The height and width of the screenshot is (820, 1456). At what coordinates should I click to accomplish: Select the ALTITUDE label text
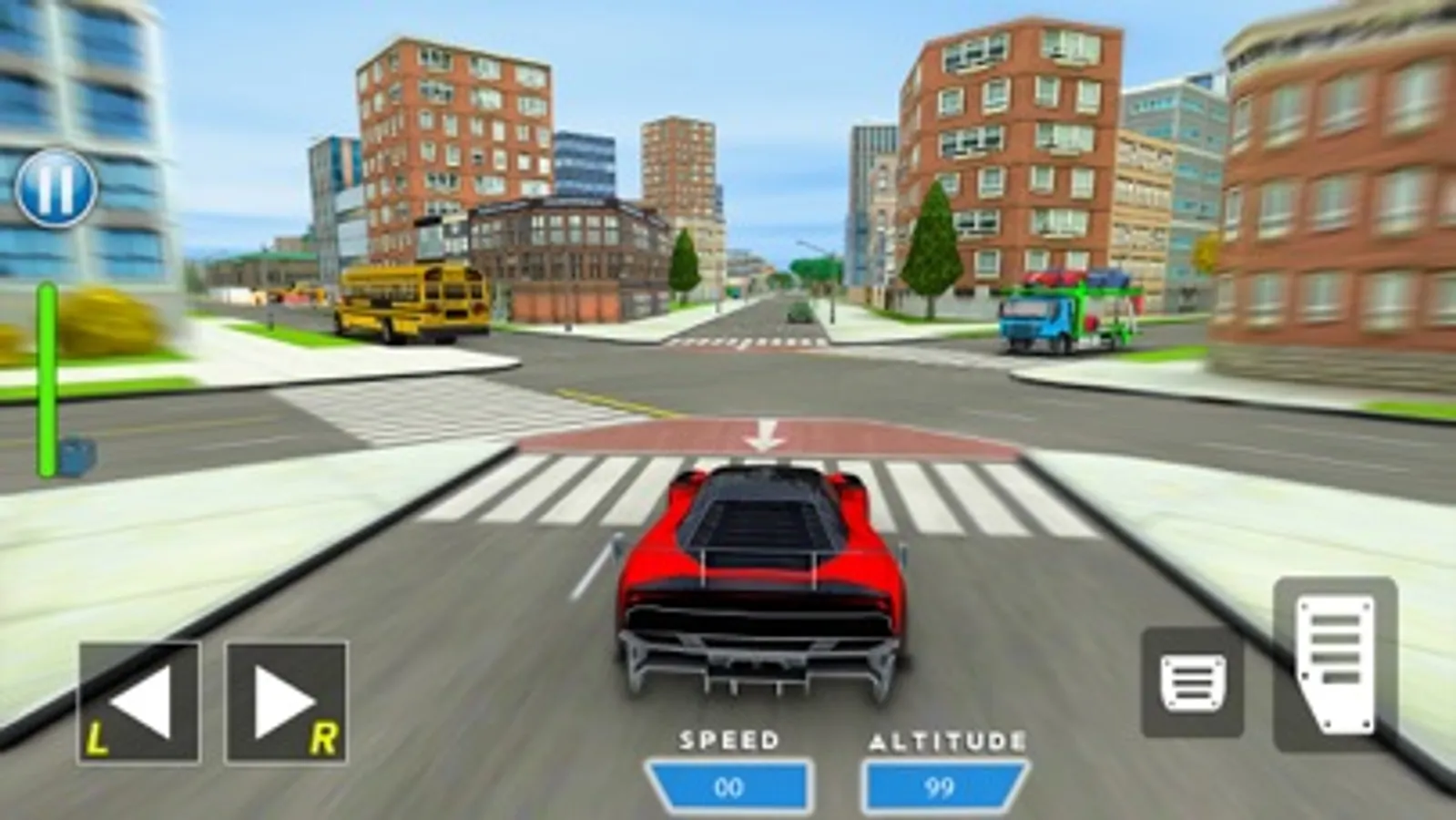[x=945, y=740]
